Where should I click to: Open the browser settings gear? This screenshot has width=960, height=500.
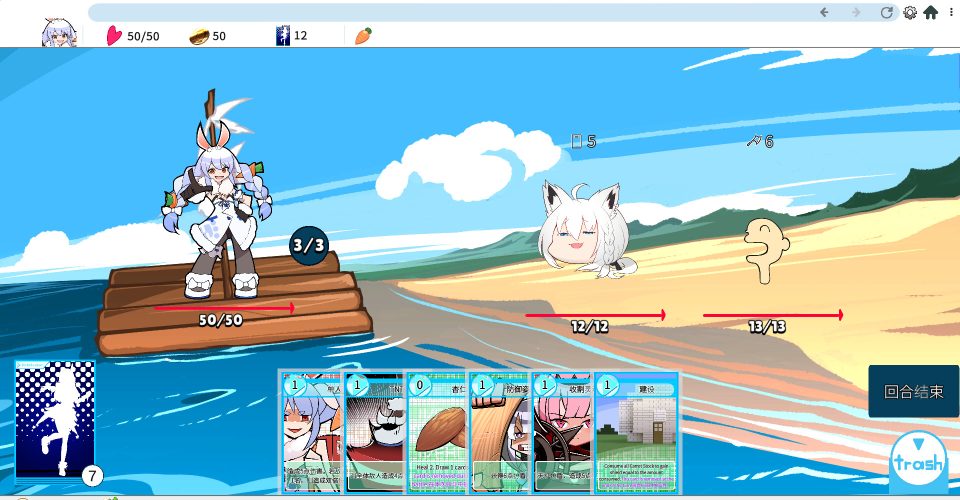[x=910, y=13]
